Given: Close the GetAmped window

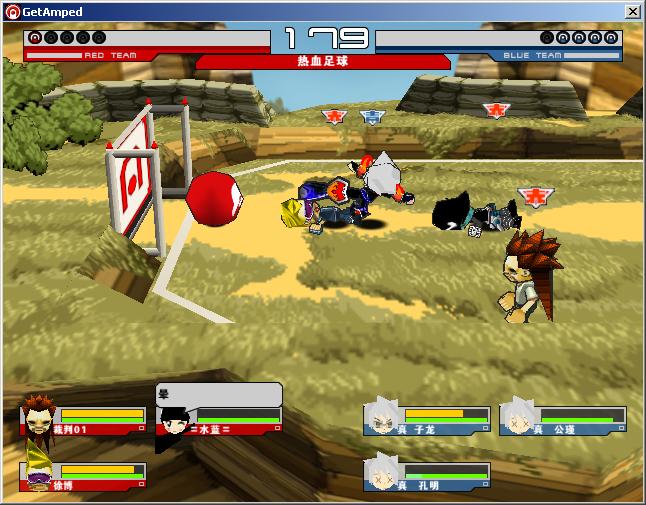Looking at the screenshot, I should 632,11.
